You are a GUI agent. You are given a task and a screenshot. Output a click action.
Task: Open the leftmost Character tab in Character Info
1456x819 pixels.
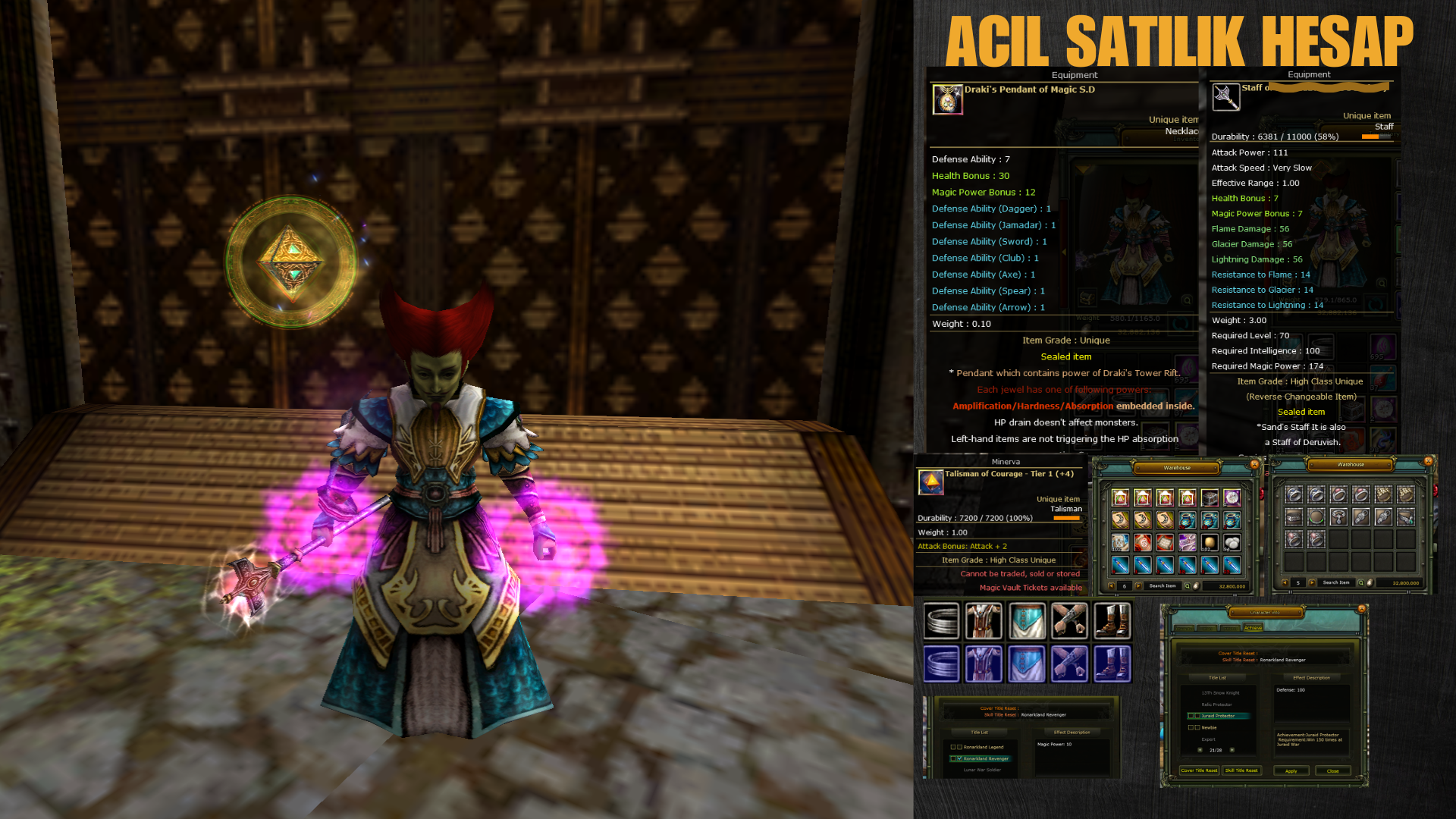click(1186, 629)
